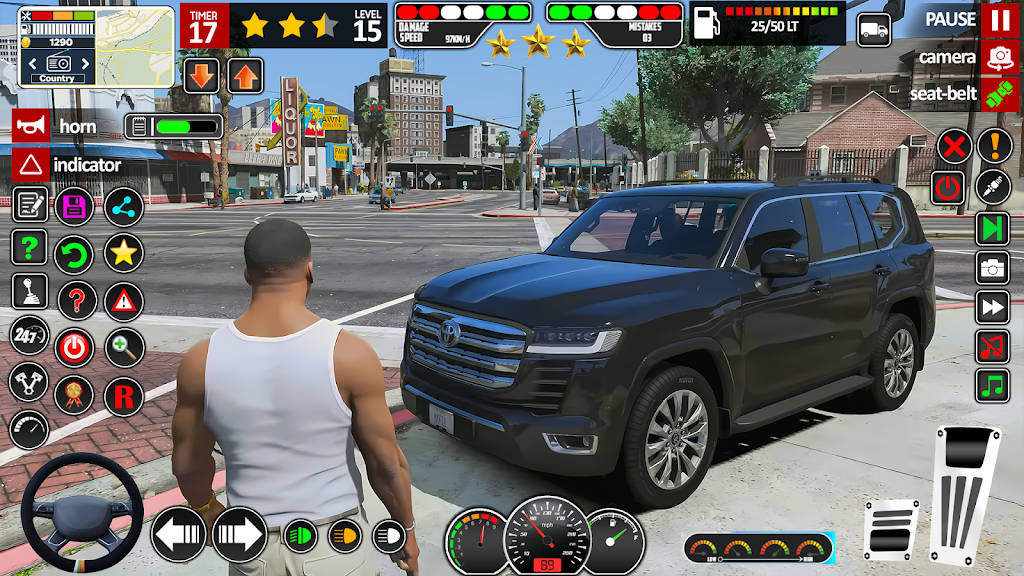Click the red X button
Image resolution: width=1024 pixels, height=576 pixels.
point(955,147)
